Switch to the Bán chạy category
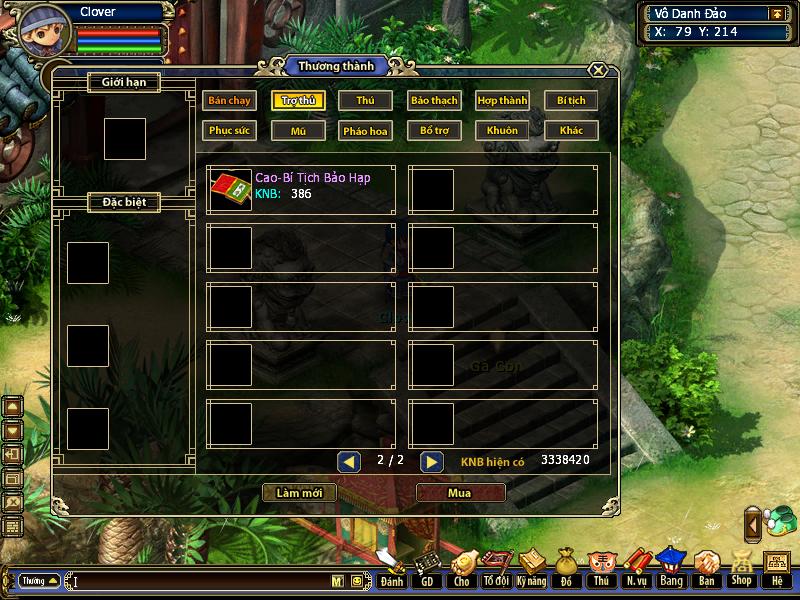The height and width of the screenshot is (600, 800). click(x=229, y=100)
